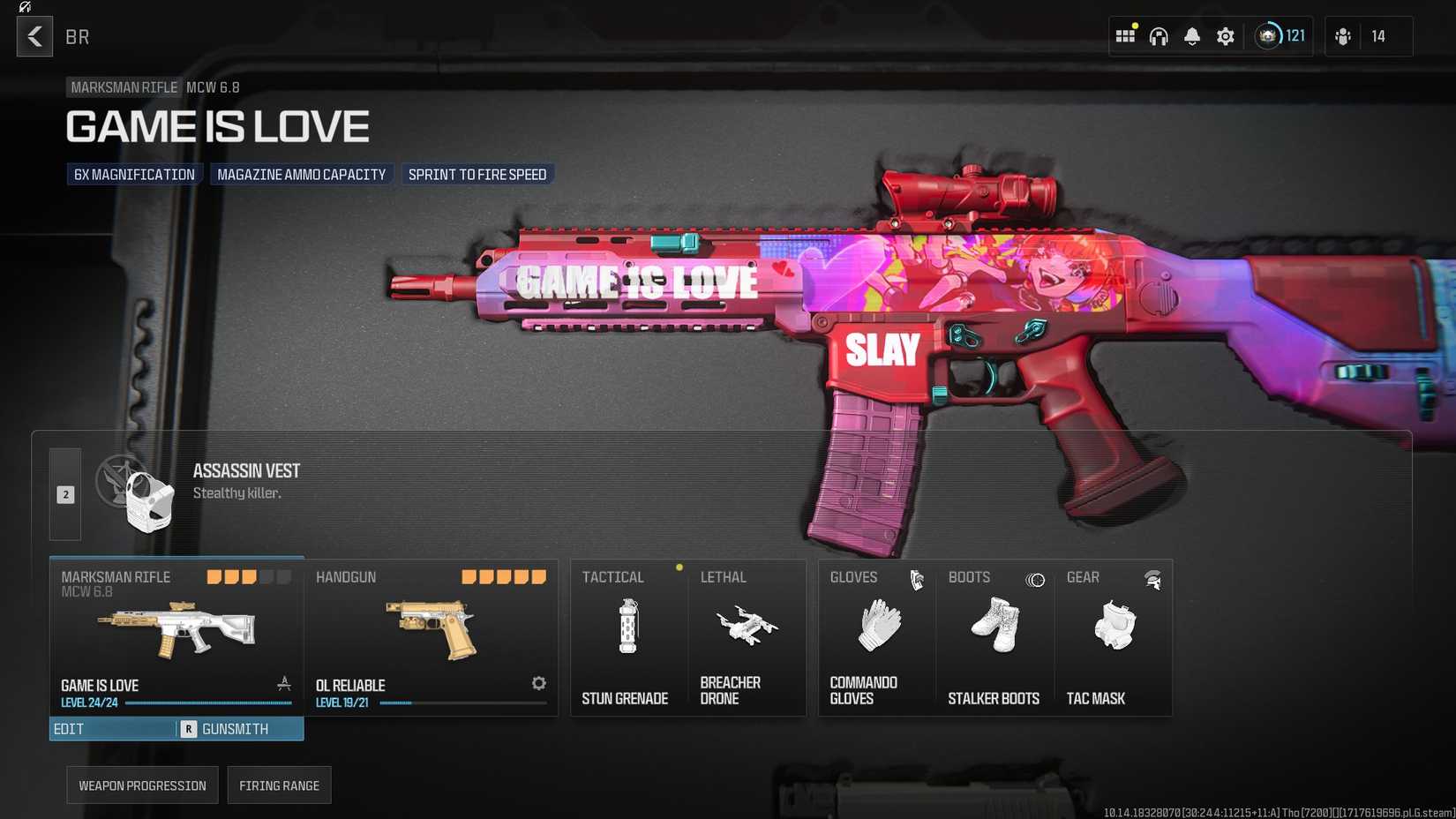Screen dimensions: 1456x819
Task: Click the headset voice chat icon
Action: 1158,36
